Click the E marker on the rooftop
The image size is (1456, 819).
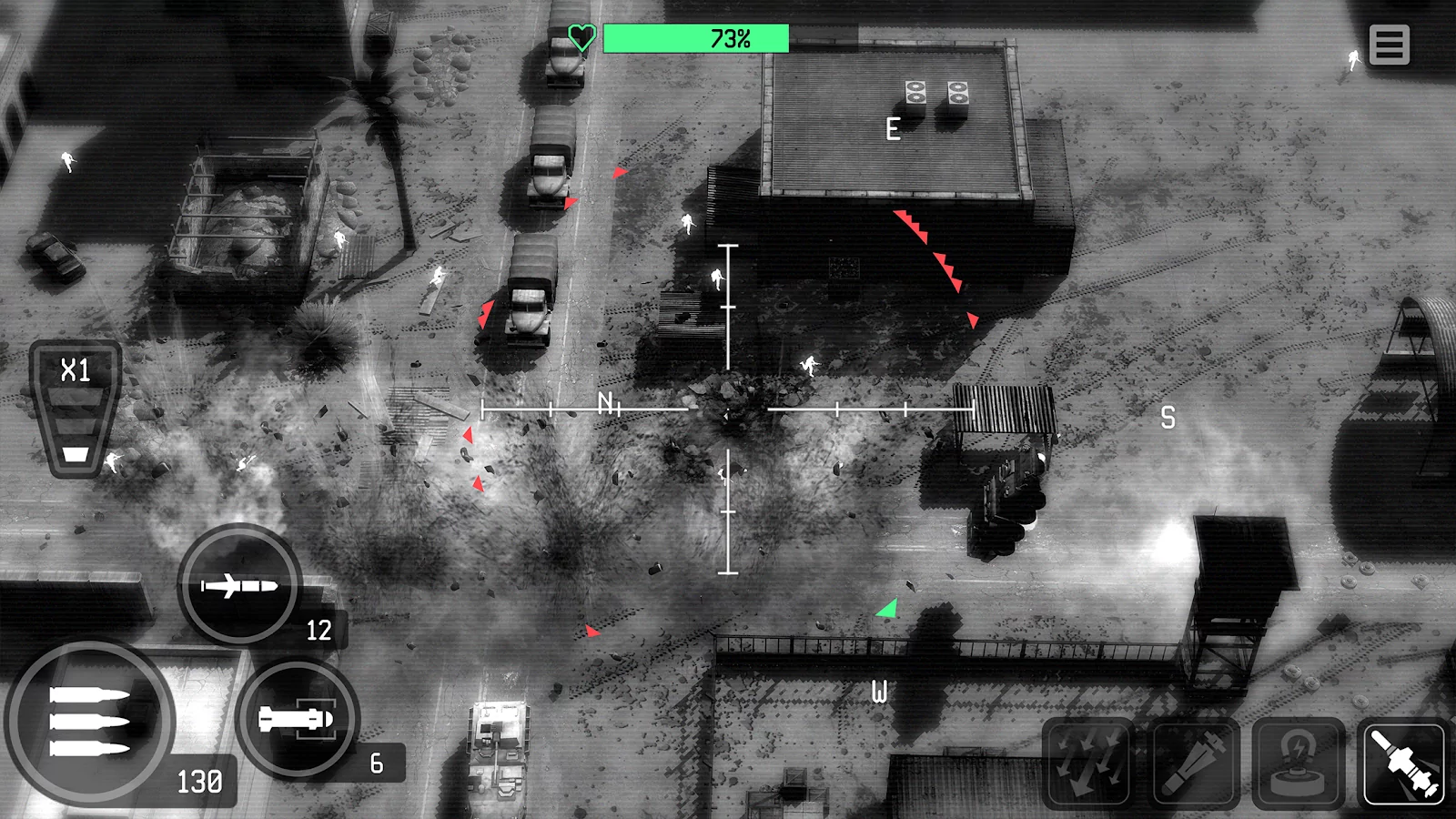893,129
